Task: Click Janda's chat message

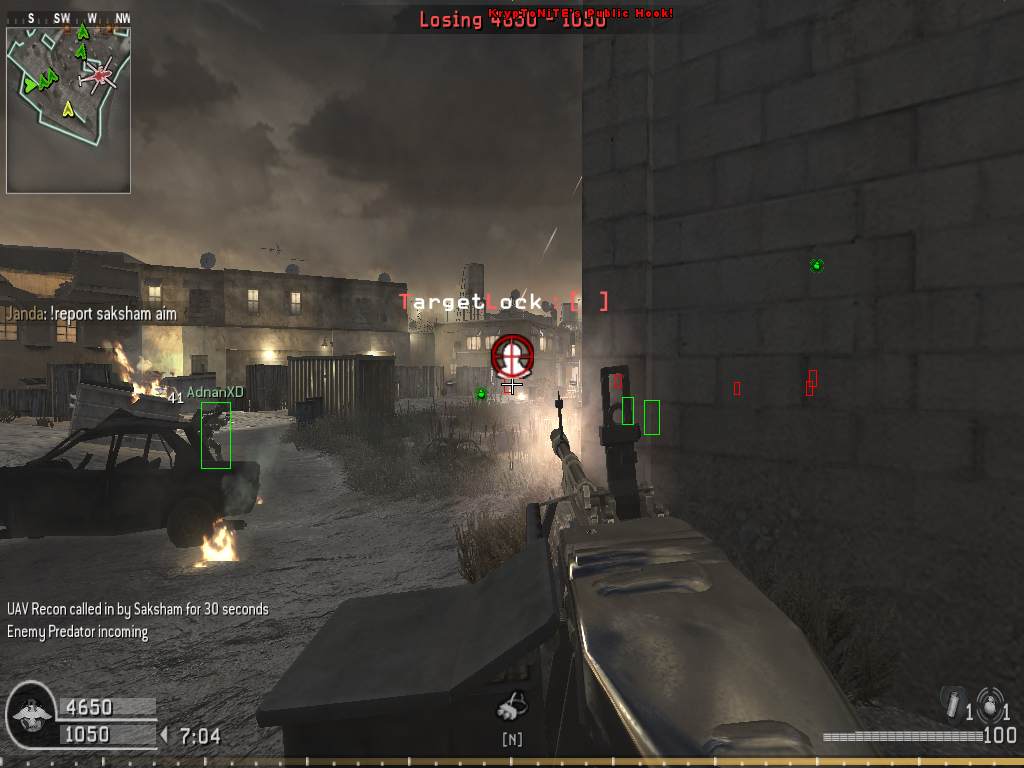Action: (x=91, y=313)
